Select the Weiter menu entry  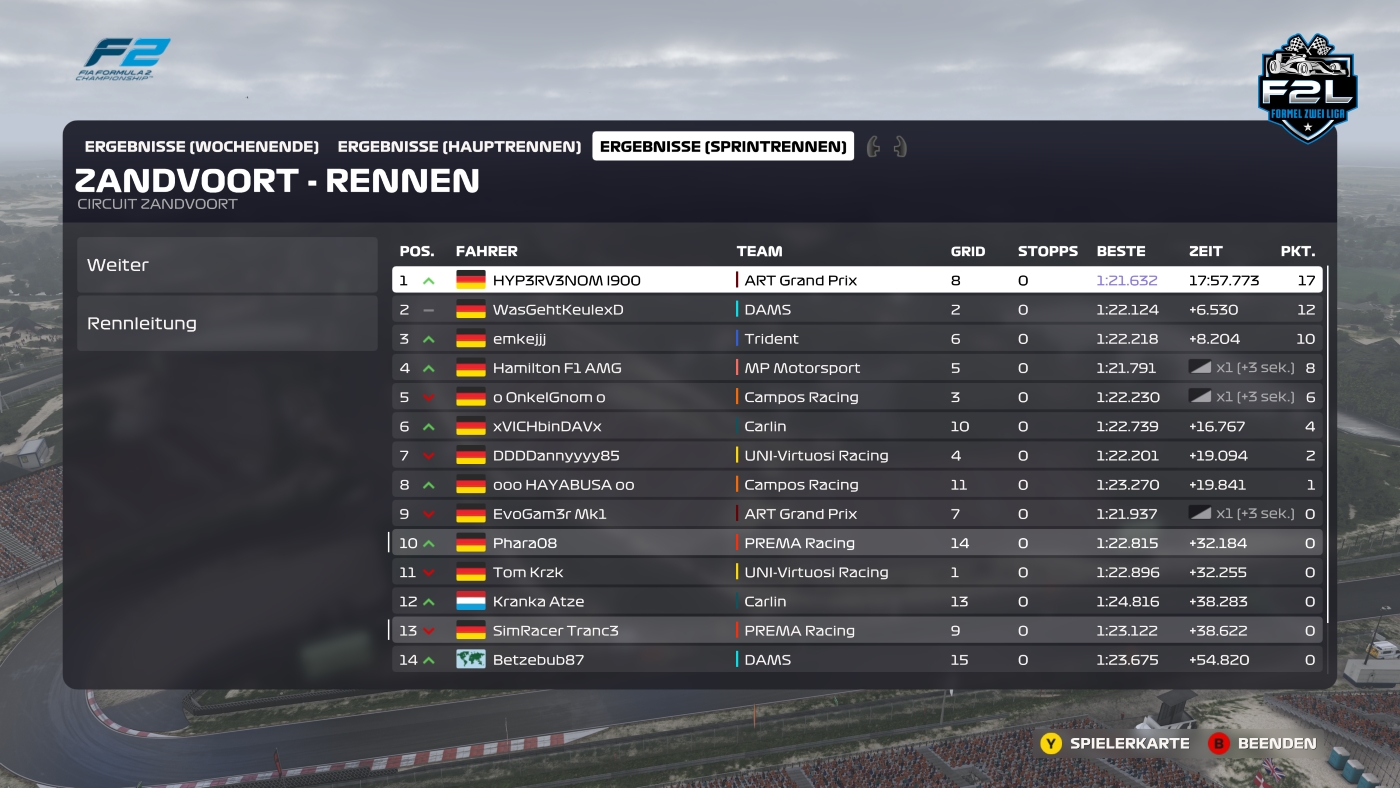pos(226,265)
